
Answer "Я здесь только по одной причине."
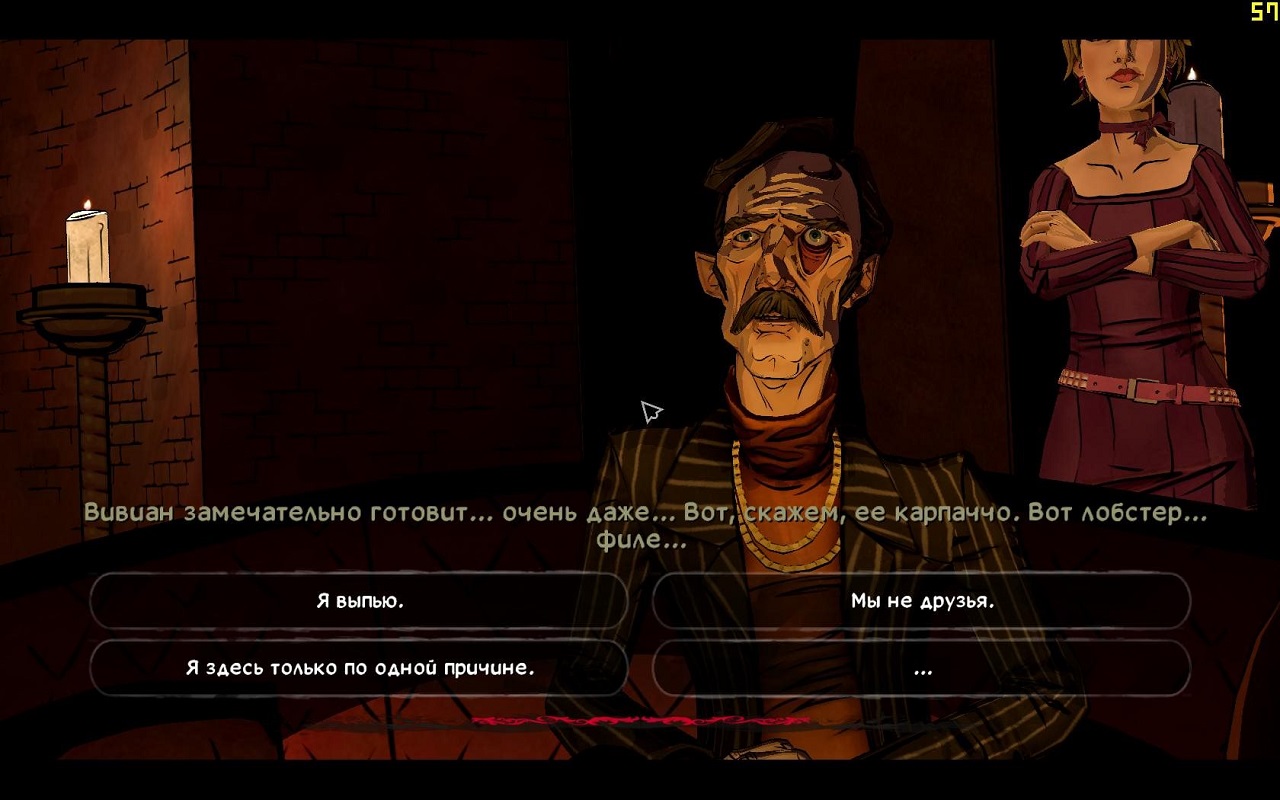pyautogui.click(x=359, y=668)
